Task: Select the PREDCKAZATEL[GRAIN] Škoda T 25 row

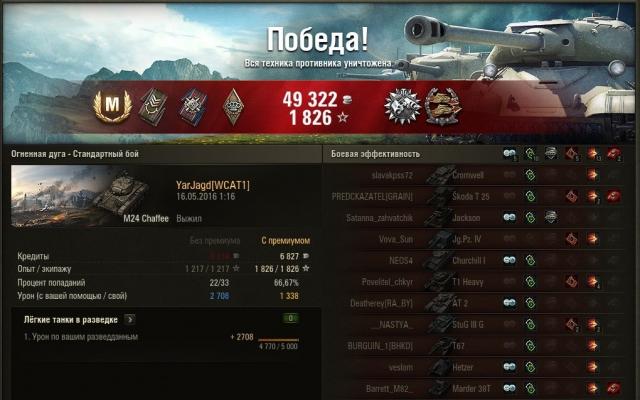Action: coord(478,196)
